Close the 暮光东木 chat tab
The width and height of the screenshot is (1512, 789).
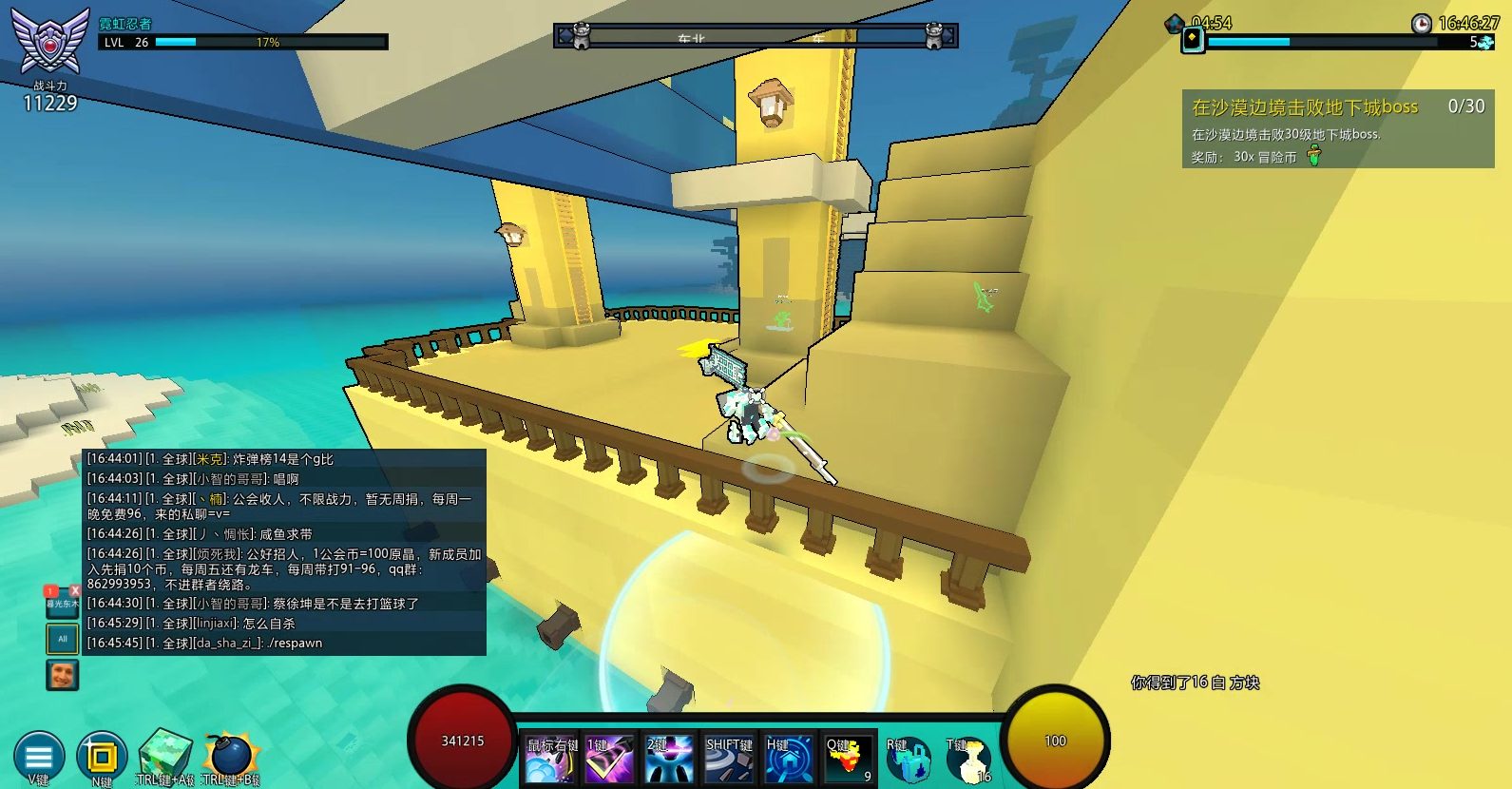click(x=75, y=590)
